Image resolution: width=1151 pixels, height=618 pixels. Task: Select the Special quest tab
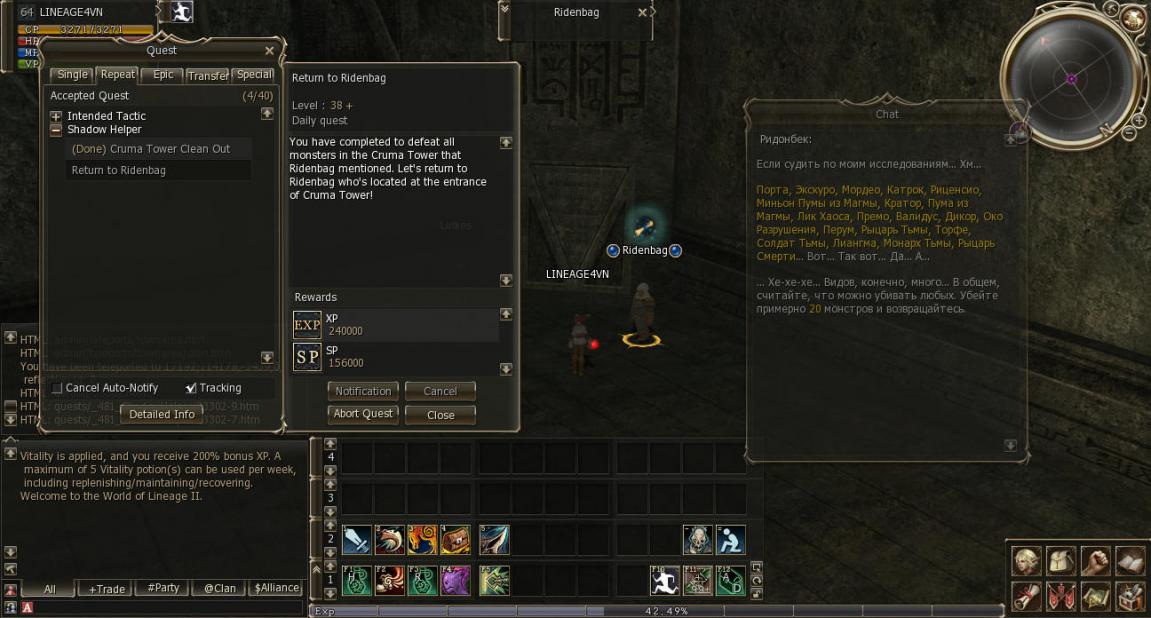(x=254, y=75)
